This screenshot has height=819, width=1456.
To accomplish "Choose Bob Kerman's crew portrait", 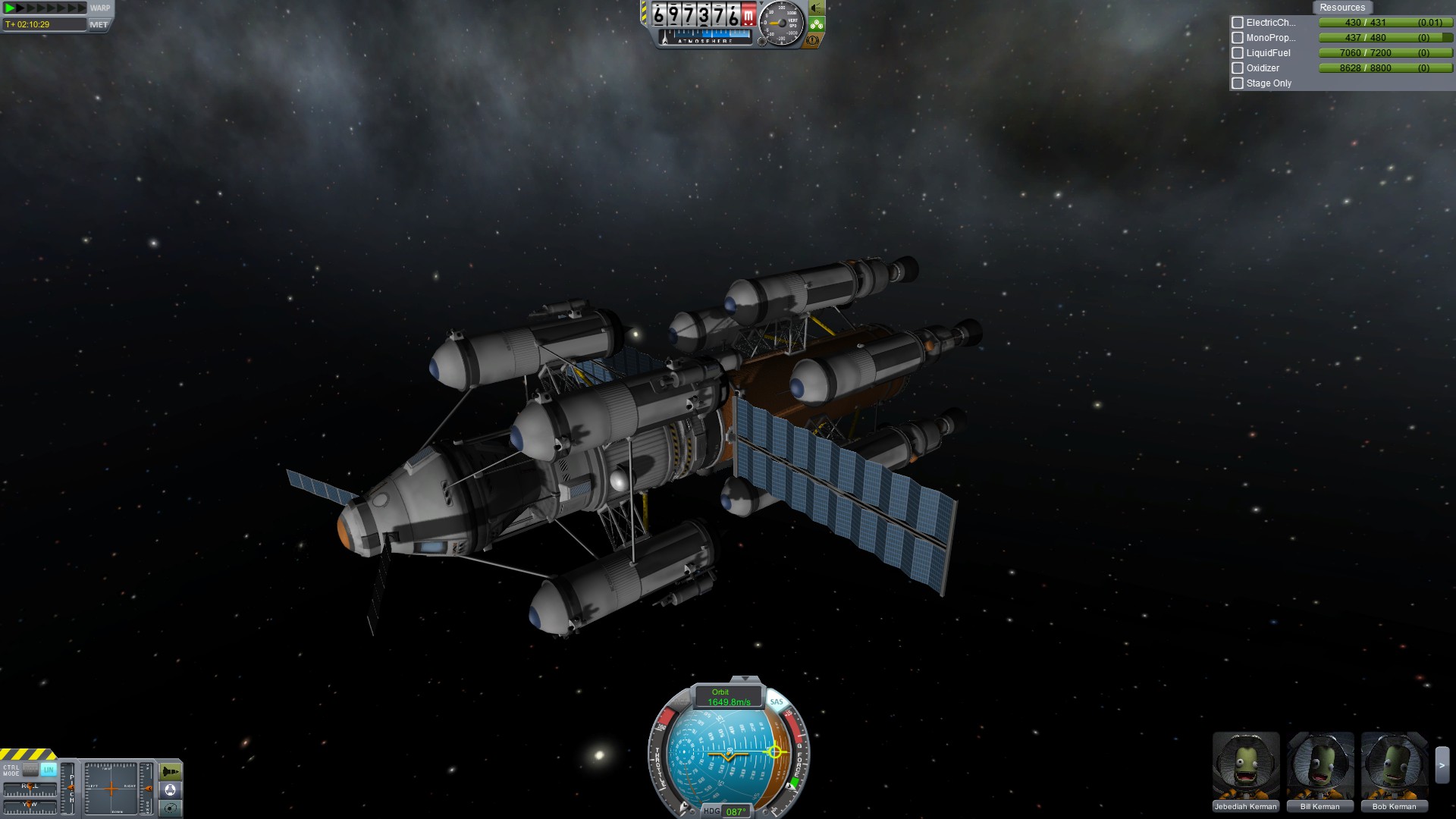I will pos(1394,766).
